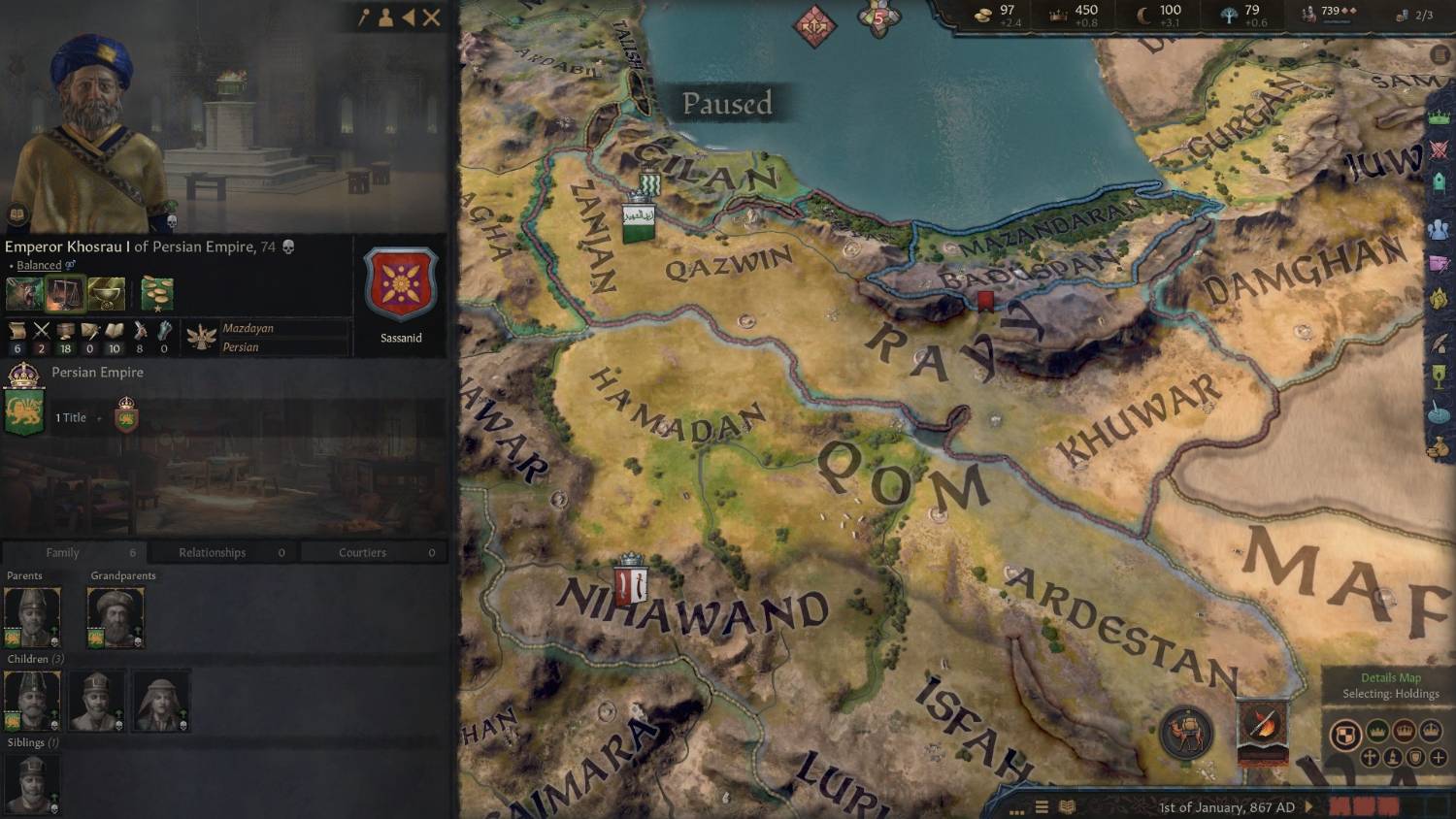Click the Persian Empire title banner
The height and width of the screenshot is (819, 1456).
pos(24,411)
